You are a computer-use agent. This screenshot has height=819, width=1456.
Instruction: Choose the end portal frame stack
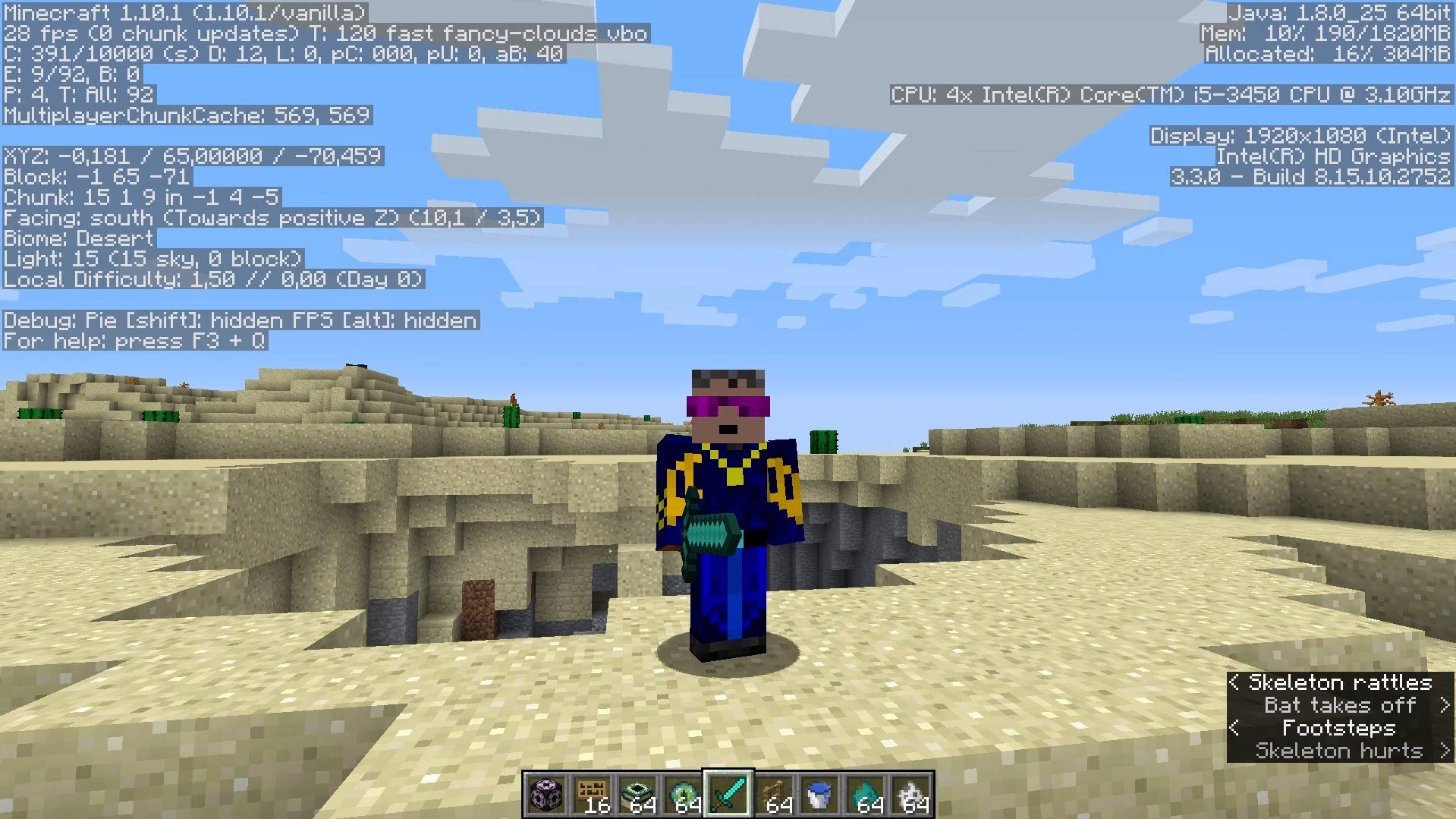coord(637,794)
